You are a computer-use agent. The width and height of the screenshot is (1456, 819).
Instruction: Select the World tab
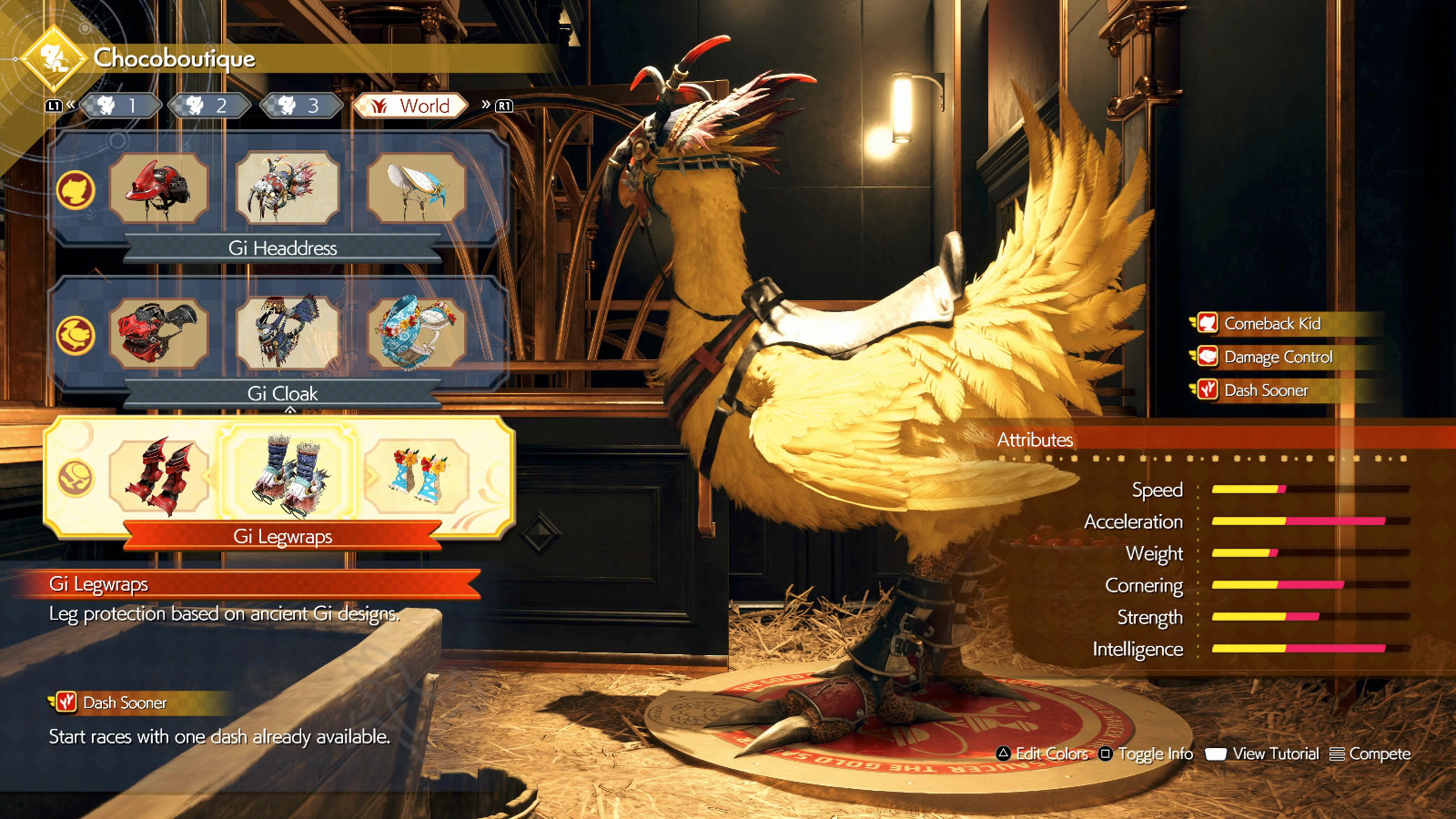click(411, 106)
